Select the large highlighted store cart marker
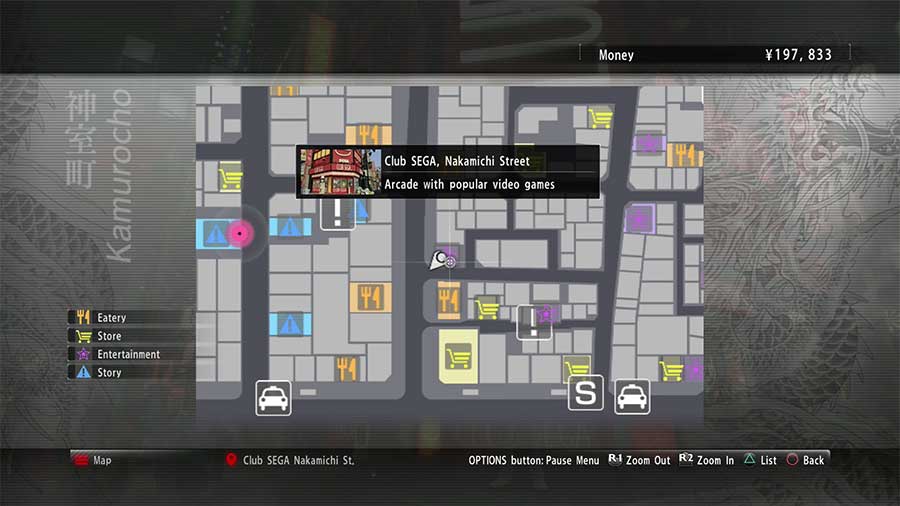The image size is (900, 506). pos(458,356)
